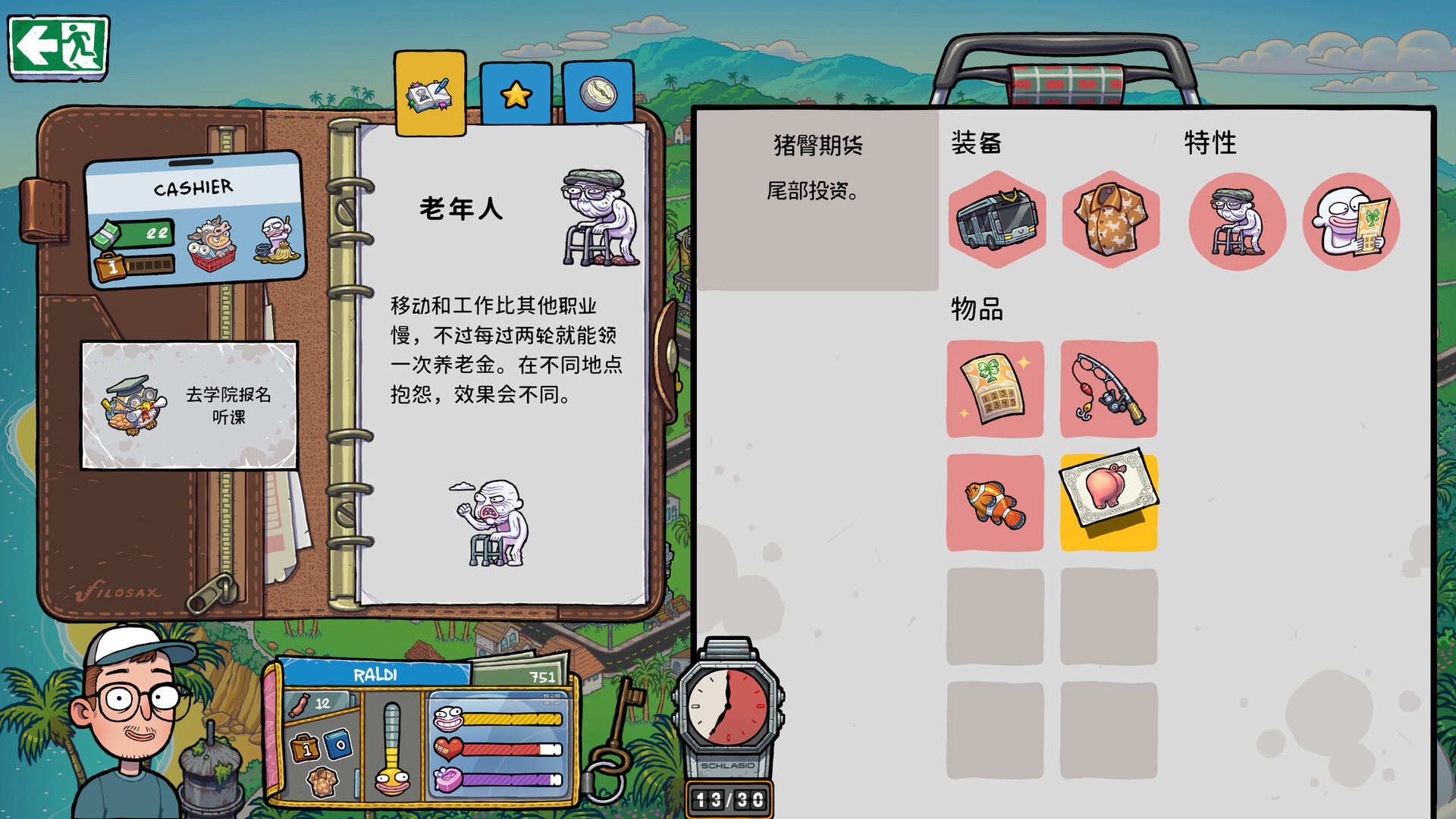Click the briefcase sticker in Raldi's wallet

pyautogui.click(x=306, y=749)
